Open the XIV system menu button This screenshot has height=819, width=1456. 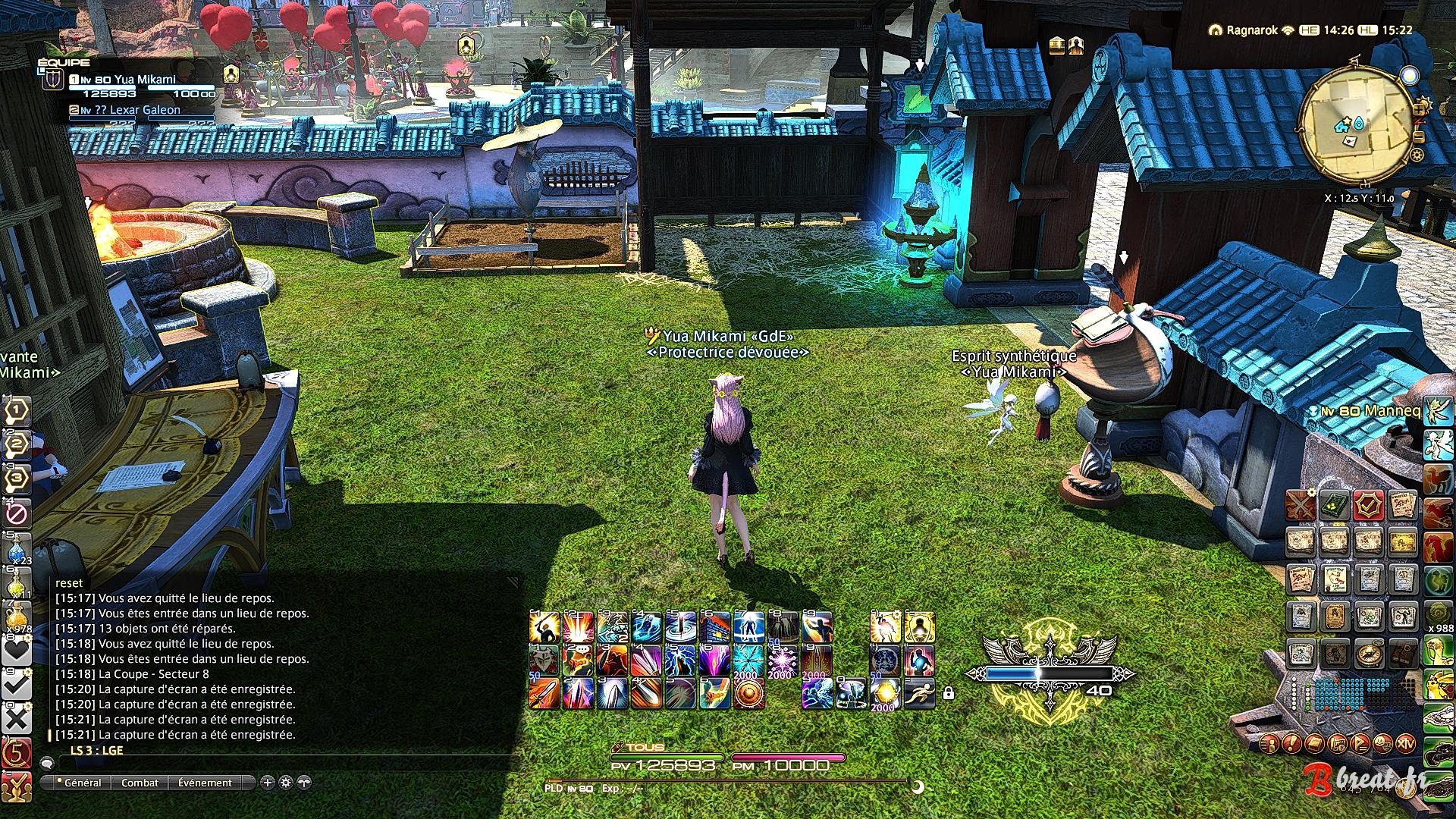coord(1405,743)
